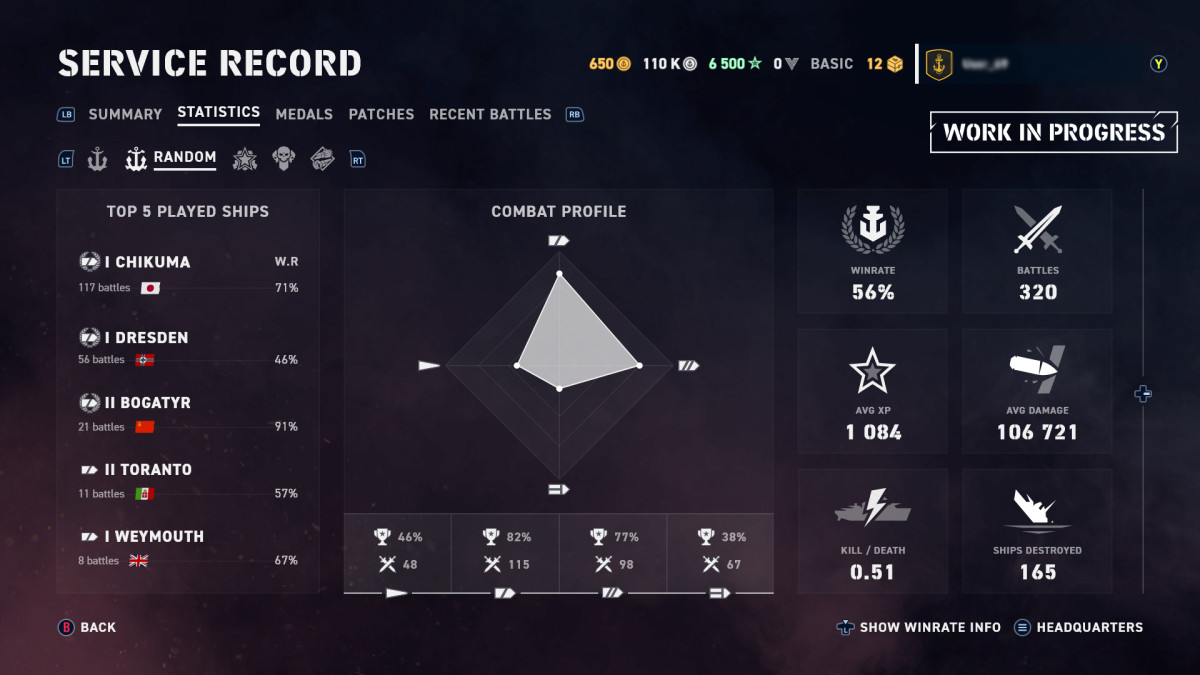1200x675 pixels.
Task: Choose the skull emblem battle filter
Action: pyautogui.click(x=284, y=158)
